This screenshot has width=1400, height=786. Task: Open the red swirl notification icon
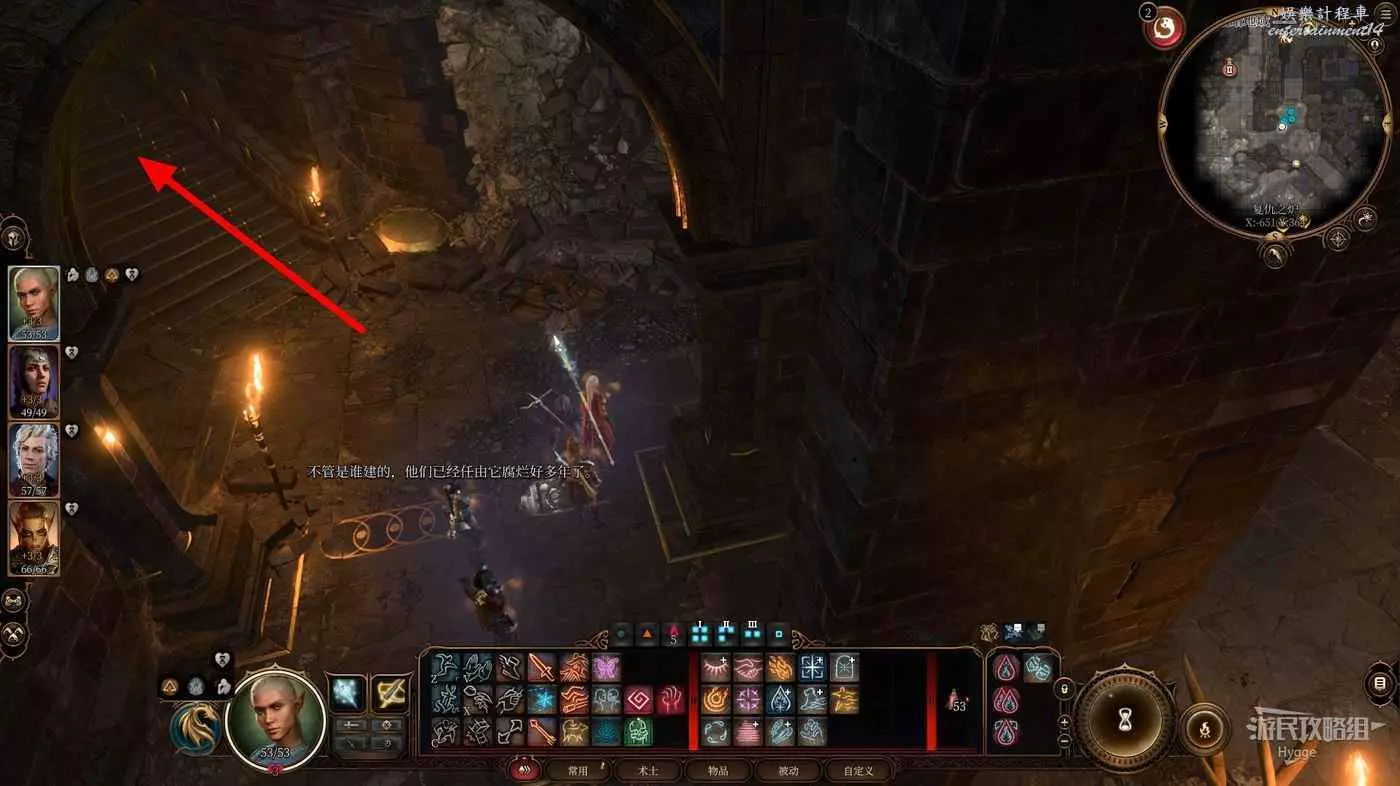(x=1165, y=28)
